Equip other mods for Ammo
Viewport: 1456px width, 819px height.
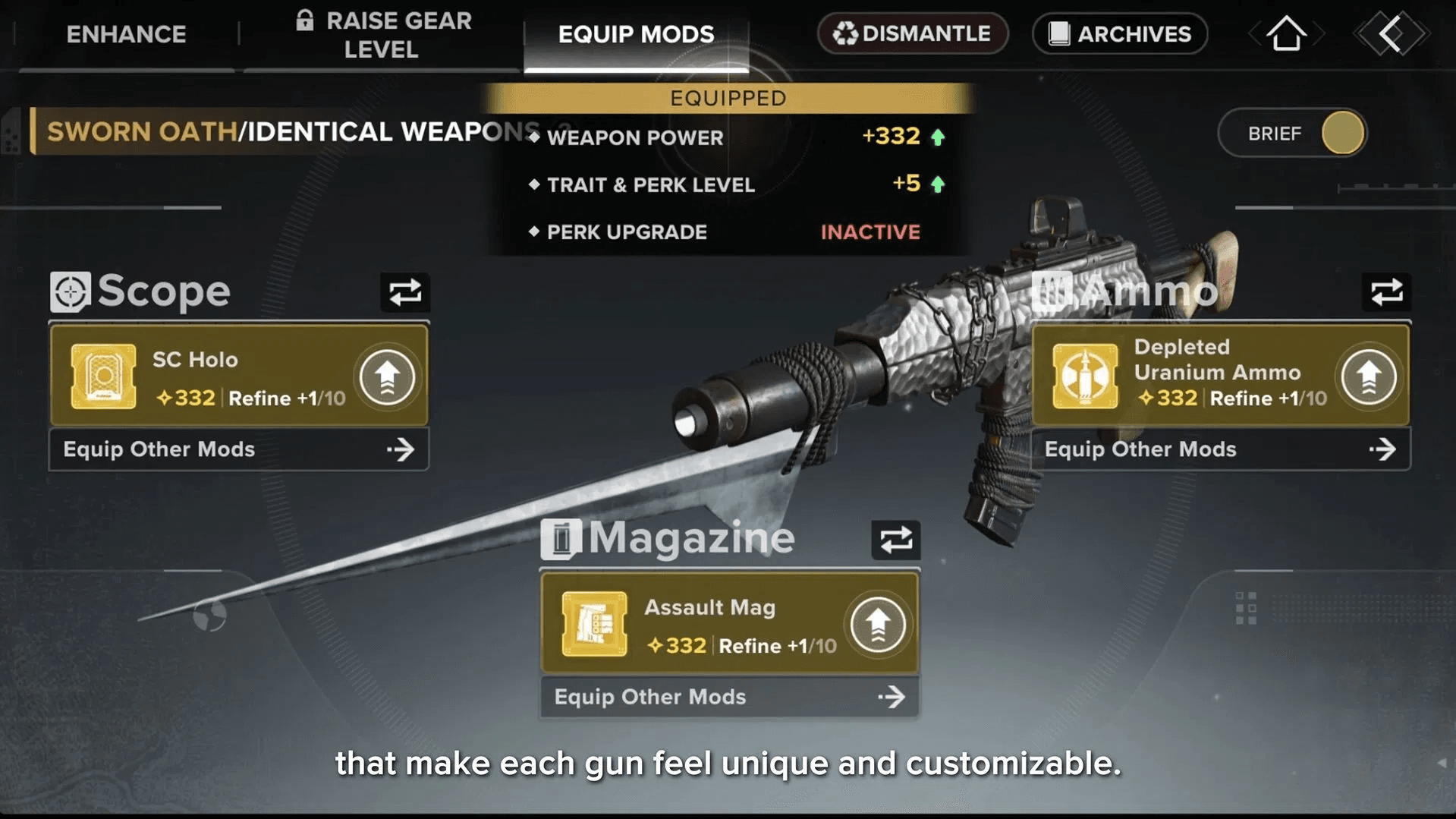[x=1220, y=449]
